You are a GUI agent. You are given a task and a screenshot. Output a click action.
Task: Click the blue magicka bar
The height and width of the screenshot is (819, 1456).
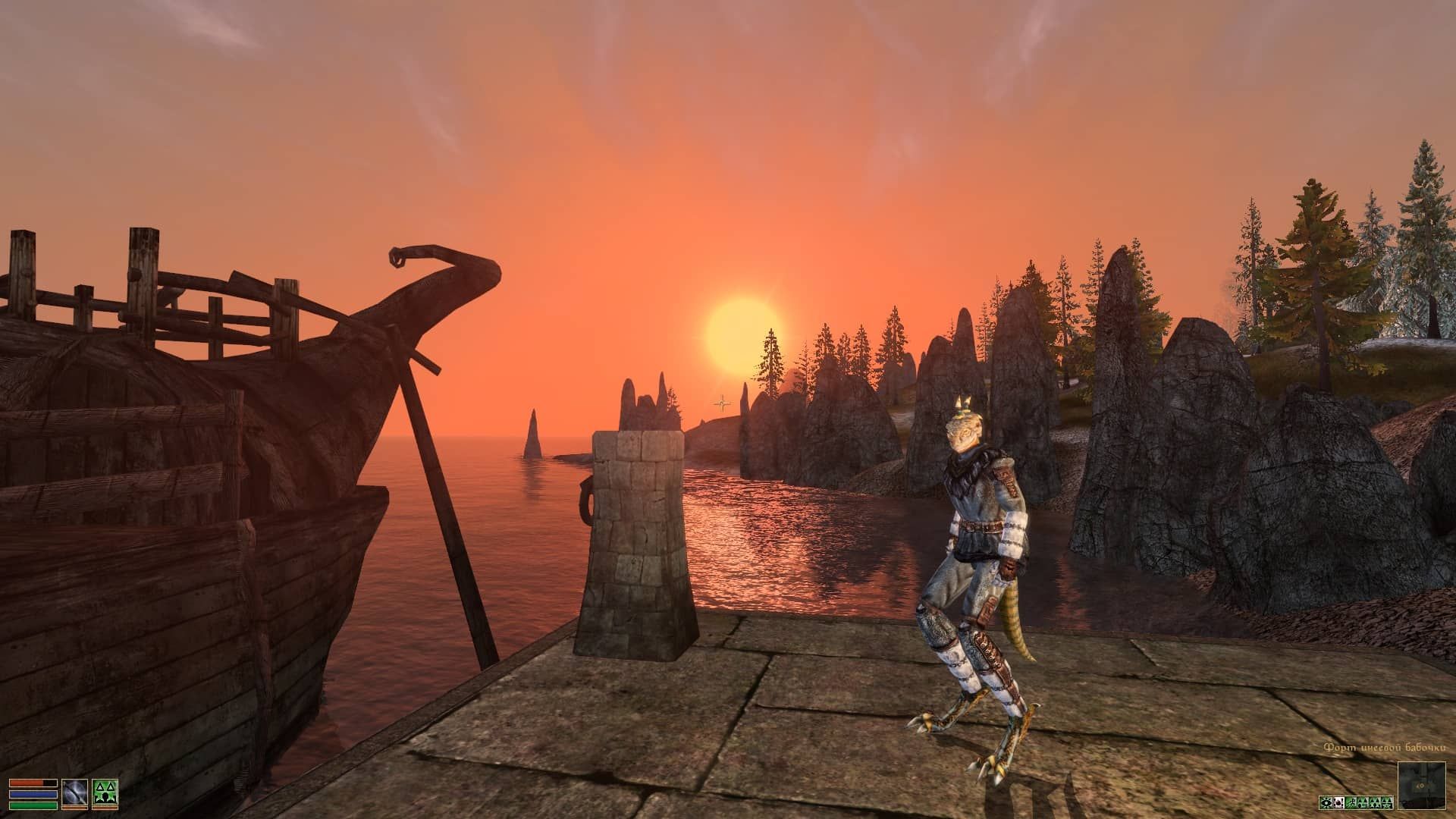[33, 794]
